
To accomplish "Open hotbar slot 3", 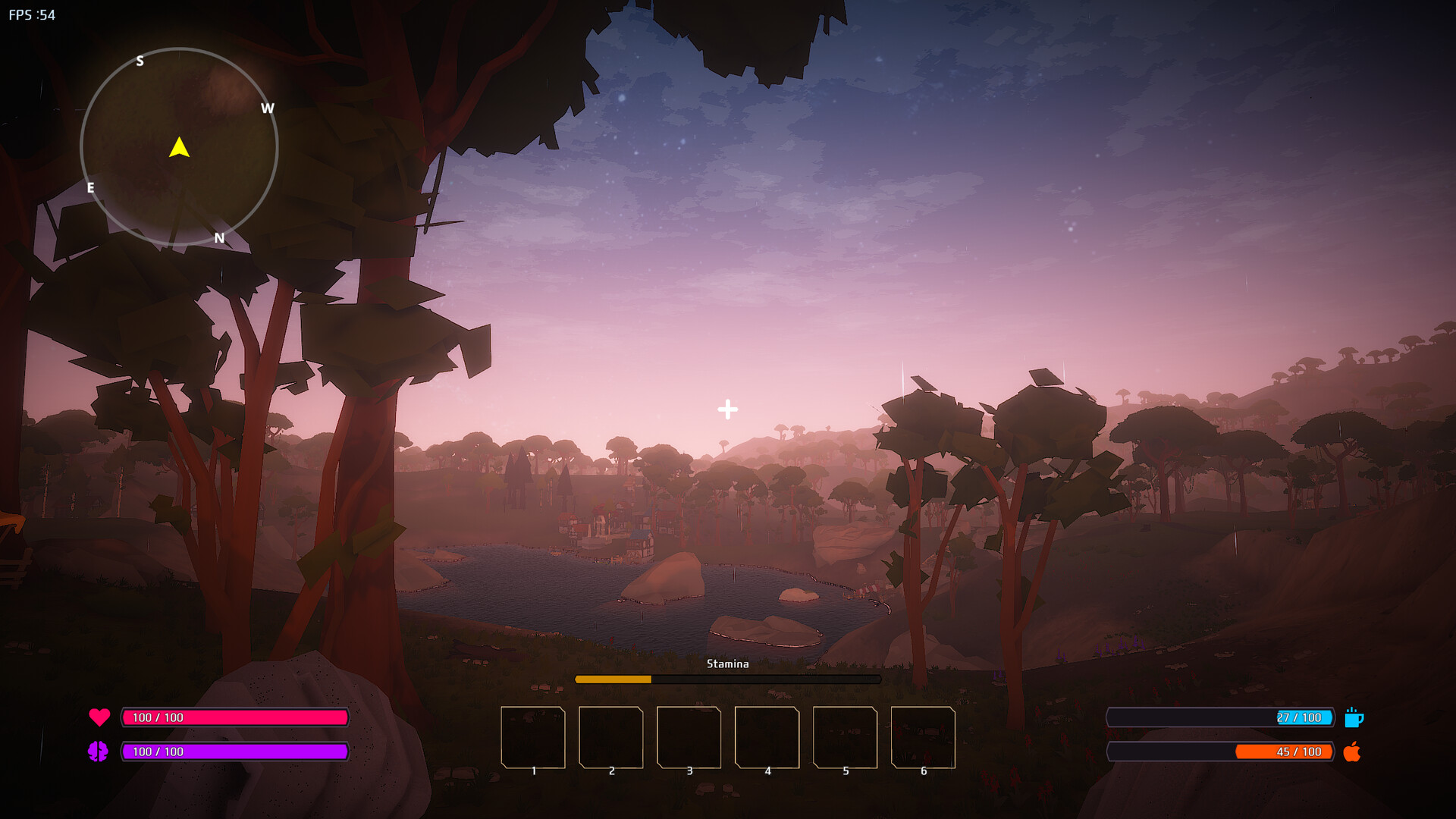I will pyautogui.click(x=689, y=737).
